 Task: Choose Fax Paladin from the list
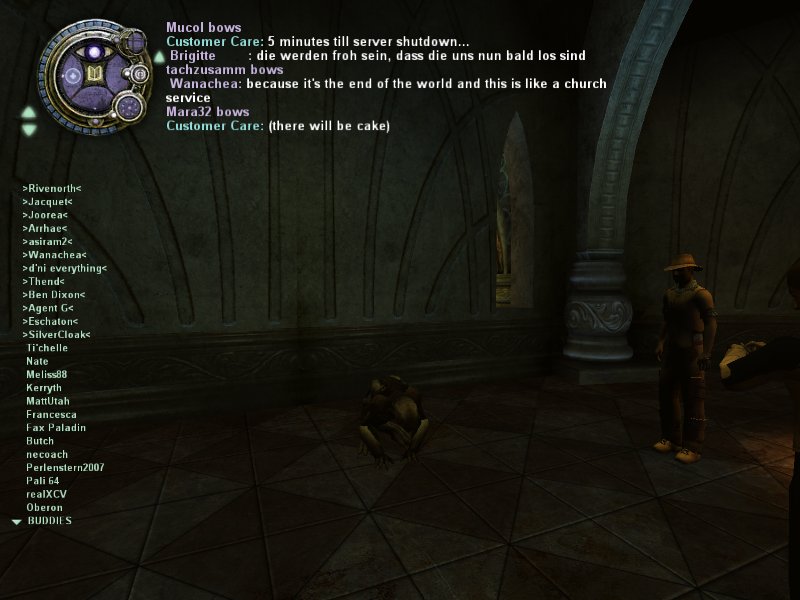coord(56,428)
